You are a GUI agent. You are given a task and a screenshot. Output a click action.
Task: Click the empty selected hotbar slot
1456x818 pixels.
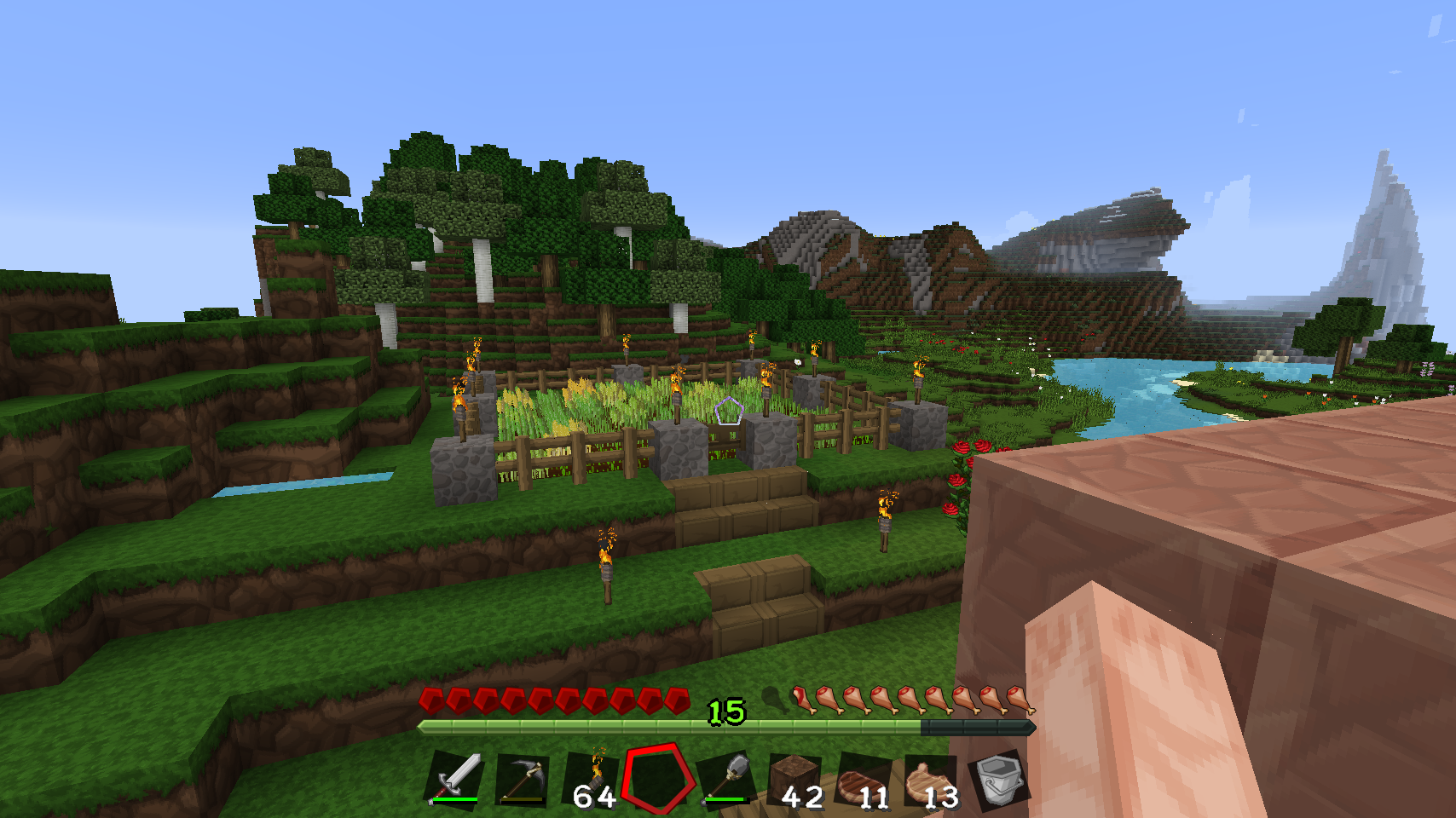(x=656, y=779)
